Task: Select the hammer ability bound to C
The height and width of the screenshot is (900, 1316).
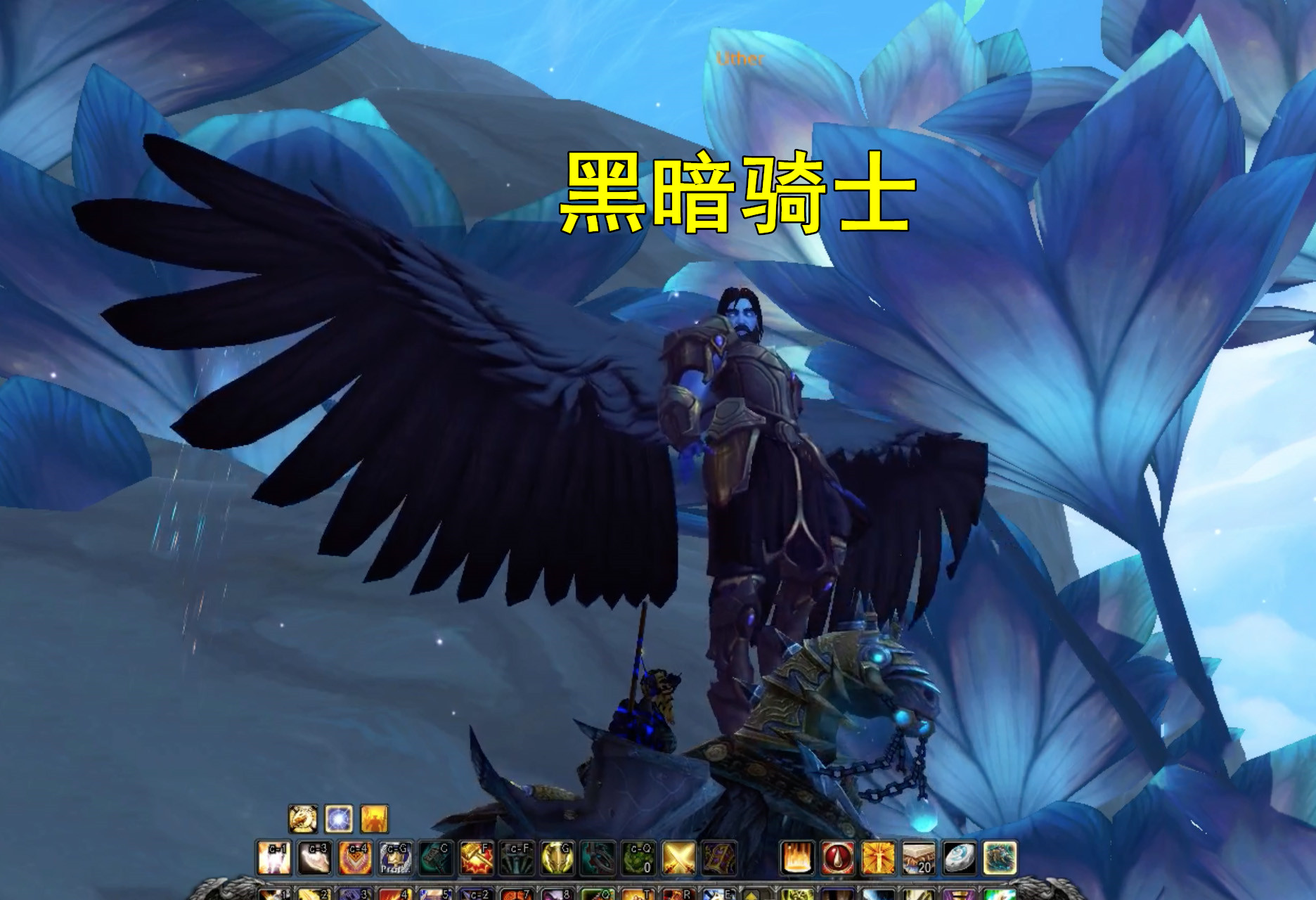Action: [437, 856]
